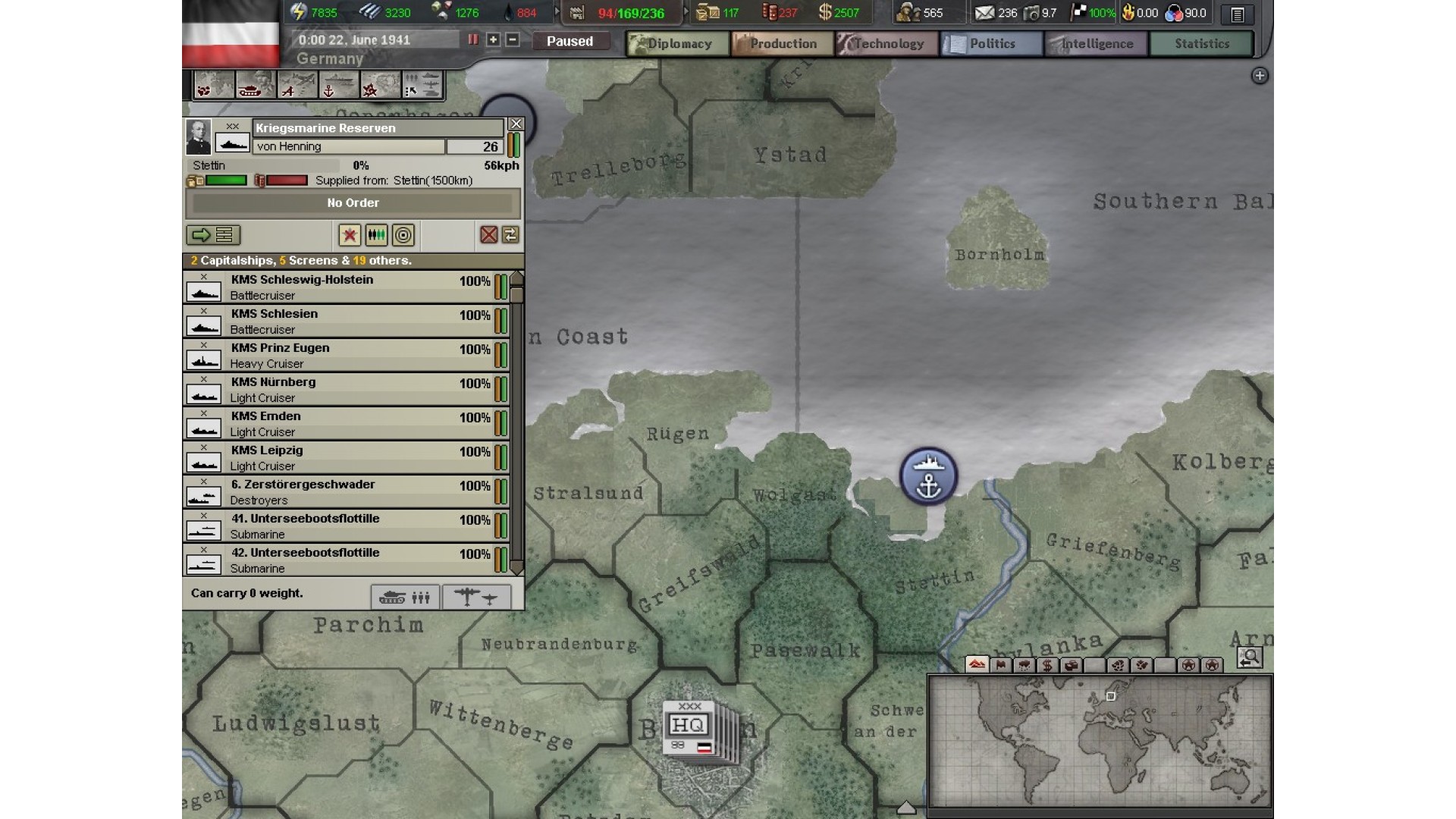Image resolution: width=1456 pixels, height=819 pixels.
Task: Click the No Order mission button
Action: pos(353,203)
